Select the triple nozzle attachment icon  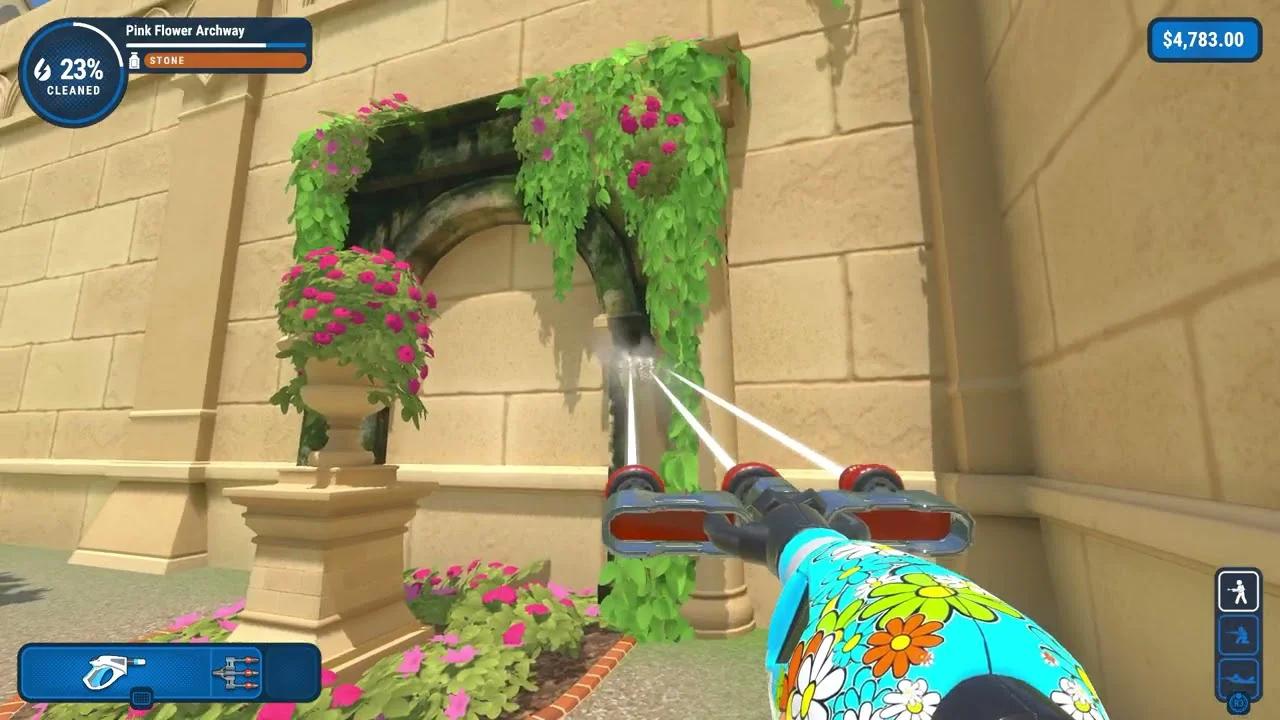tap(235, 672)
